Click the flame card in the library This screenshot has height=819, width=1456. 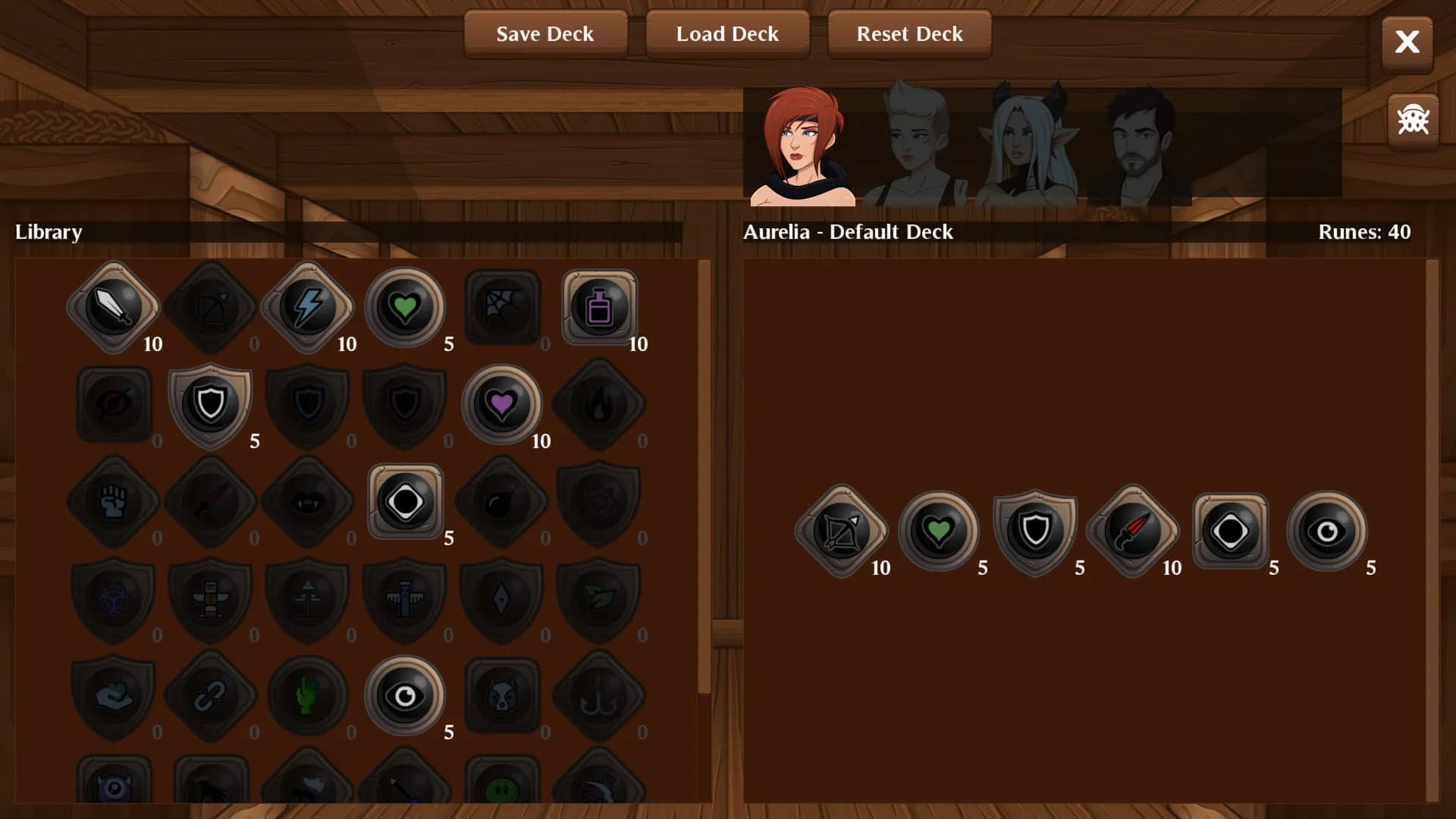[599, 404]
